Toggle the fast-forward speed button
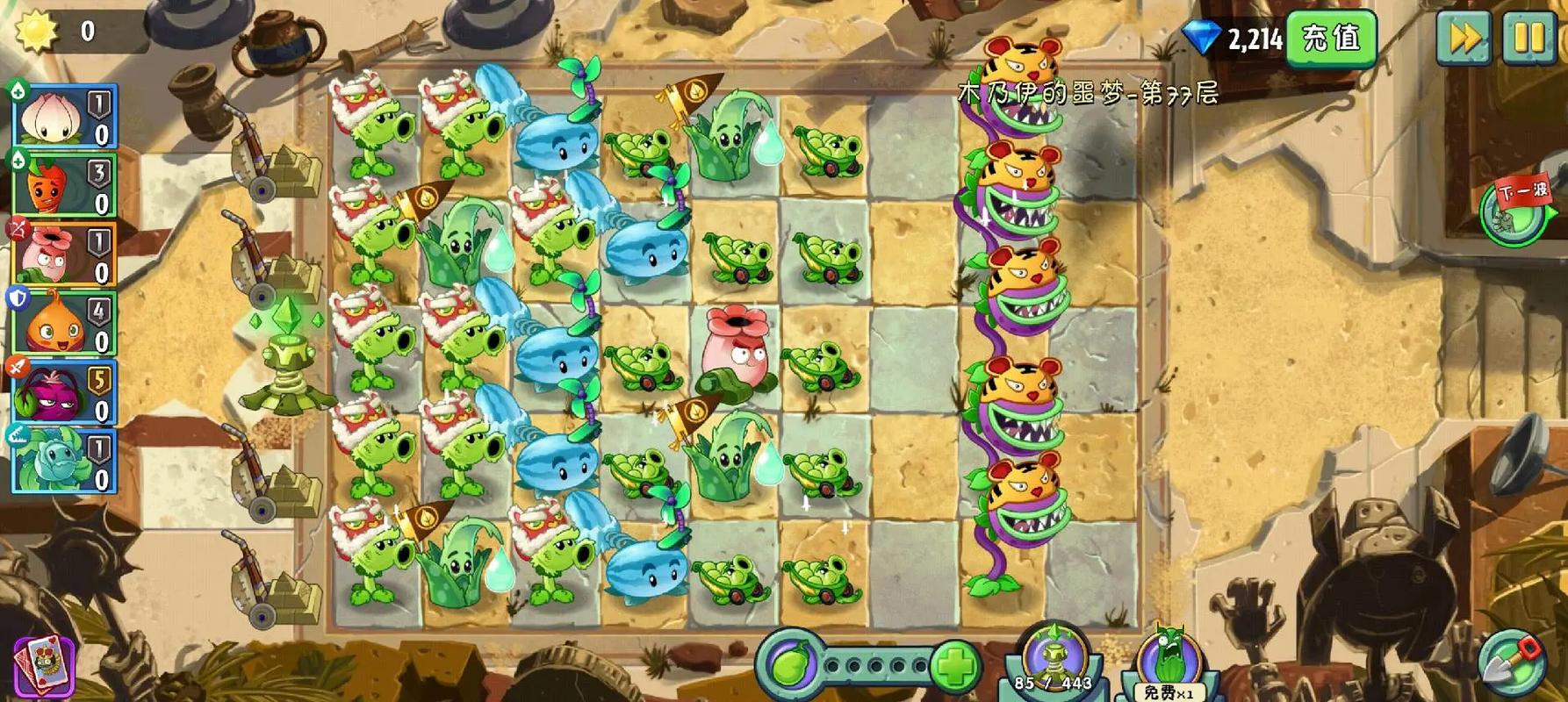This screenshot has height=702, width=1568. [1463, 39]
